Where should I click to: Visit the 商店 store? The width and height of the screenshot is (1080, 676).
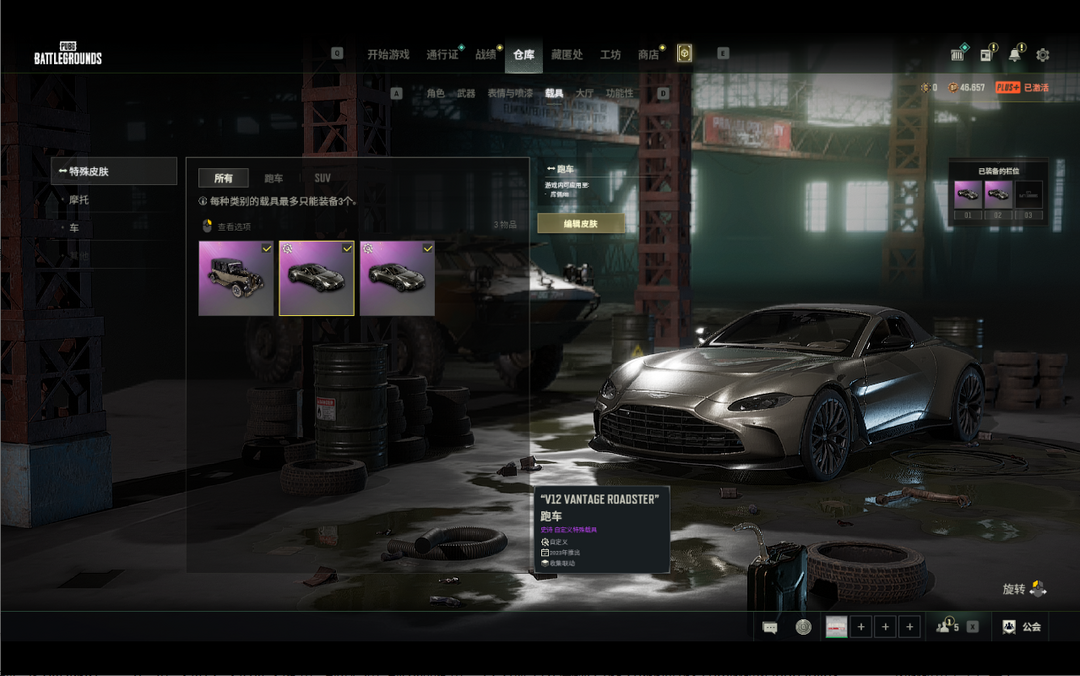point(649,55)
